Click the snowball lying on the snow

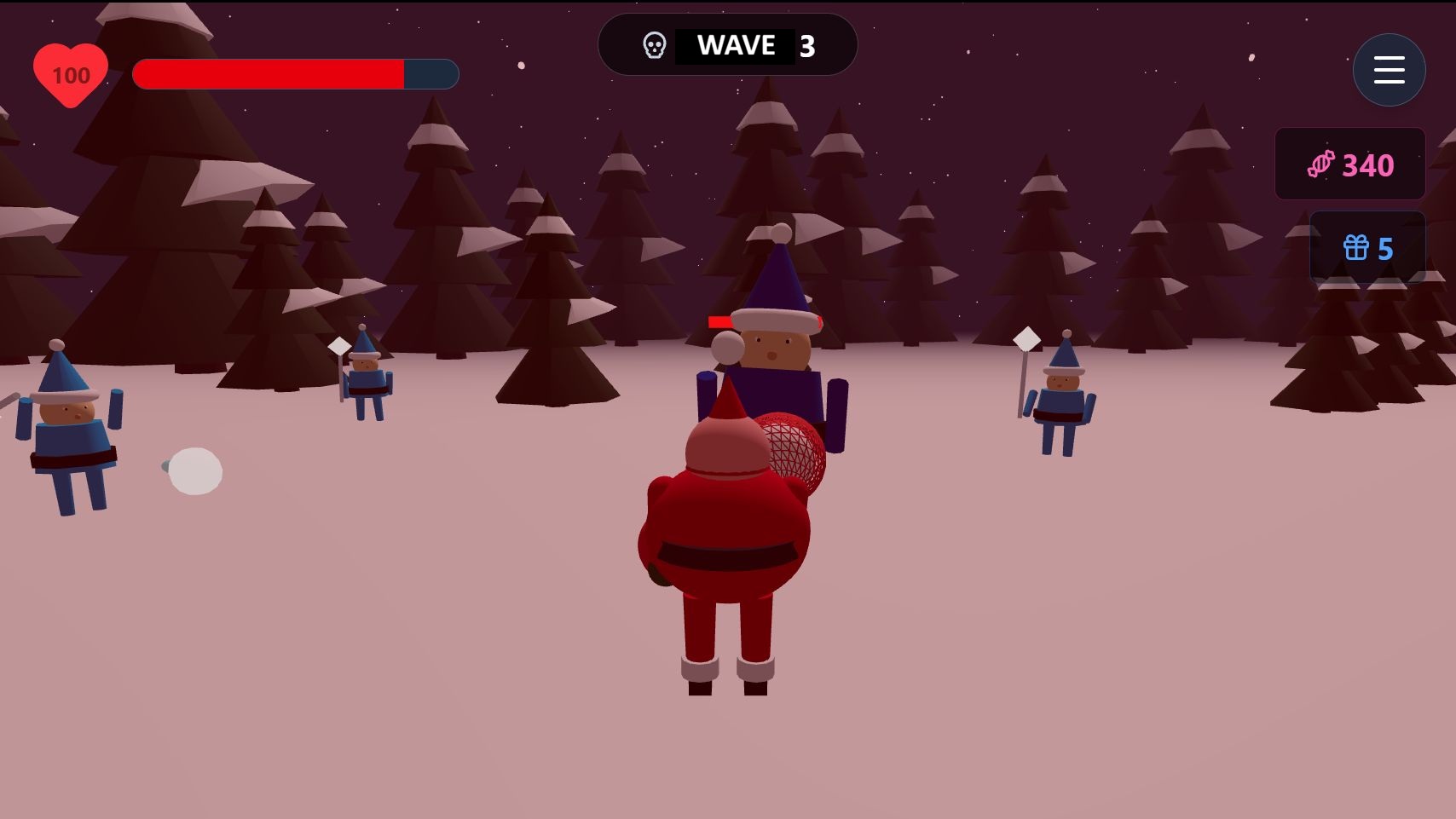(x=194, y=470)
